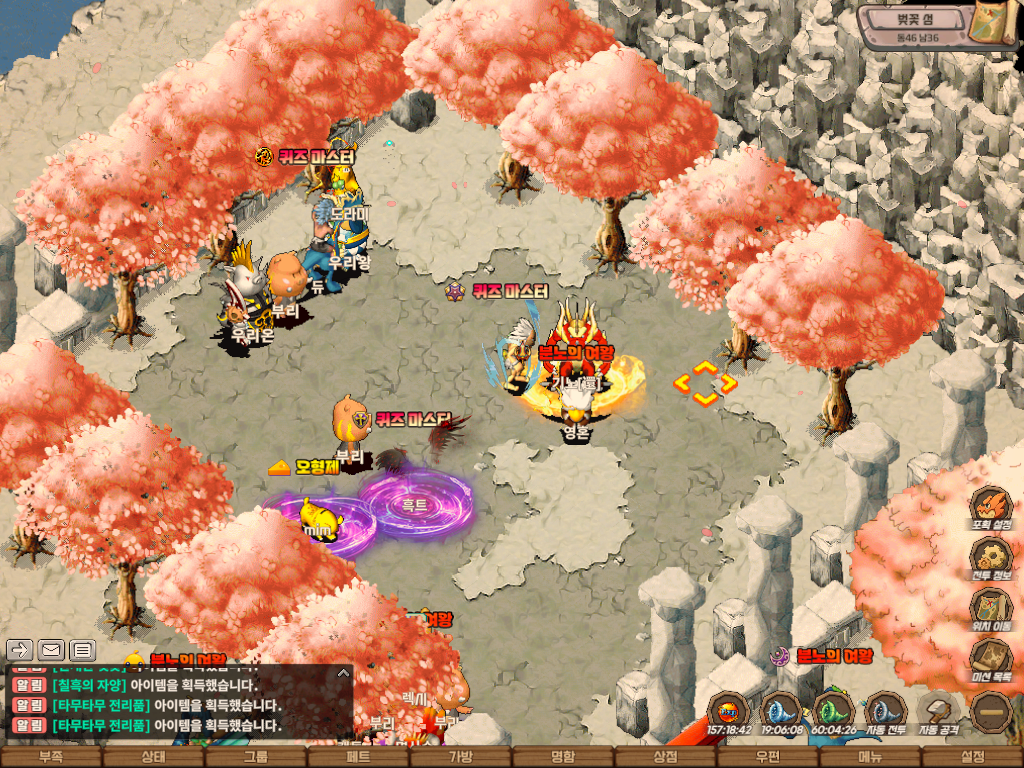Image resolution: width=1024 pixels, height=768 pixels.
Task: Open the 우편 (mail) menu
Action: 768,757
